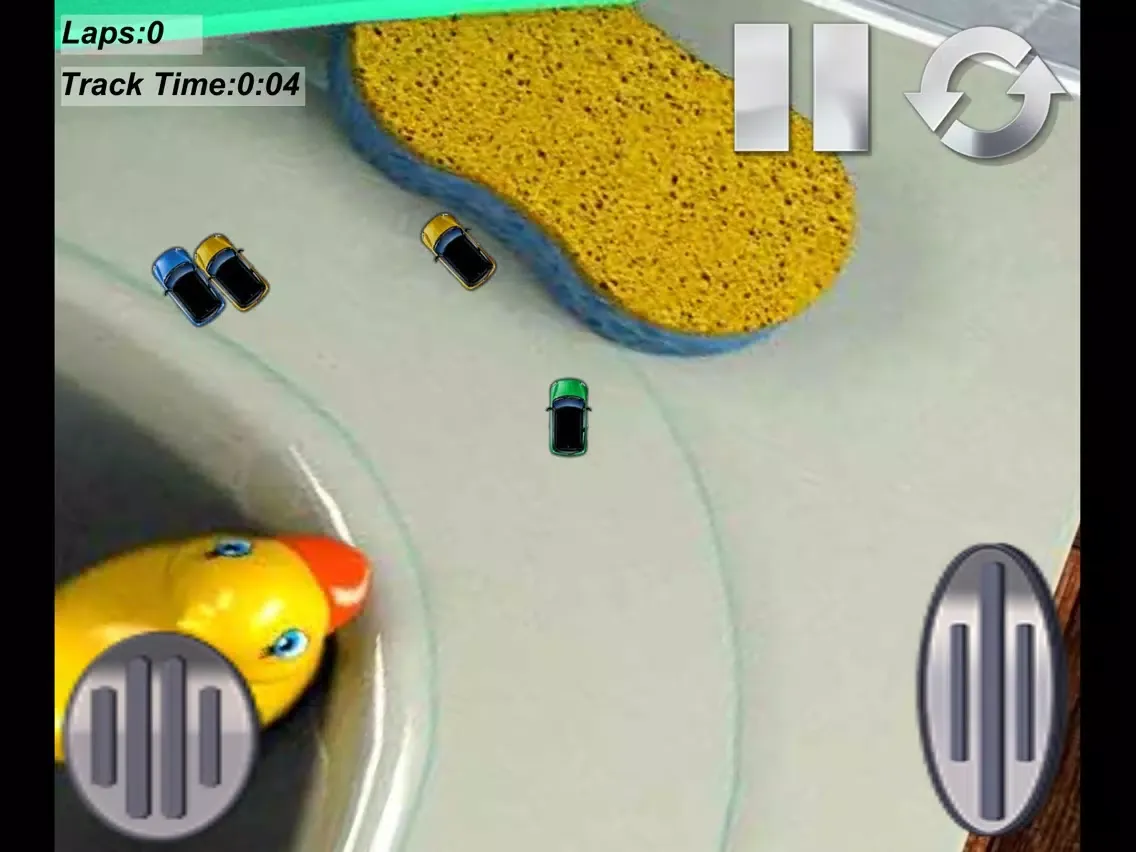1136x852 pixels.
Task: Restart the track with the circular arrows
Action: (985, 91)
